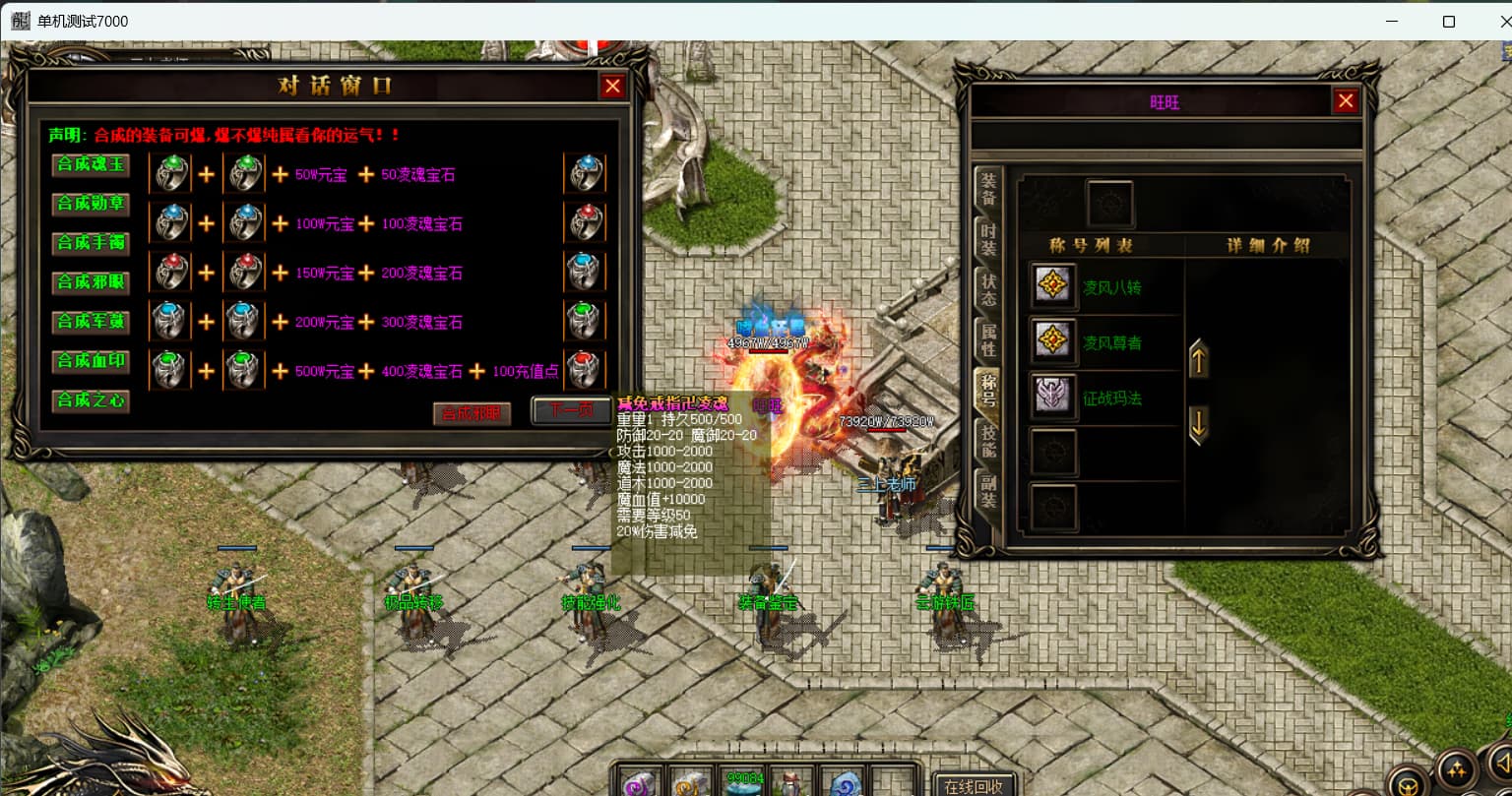Close the 旺旺 character panel
1512x796 pixels.
(1346, 100)
